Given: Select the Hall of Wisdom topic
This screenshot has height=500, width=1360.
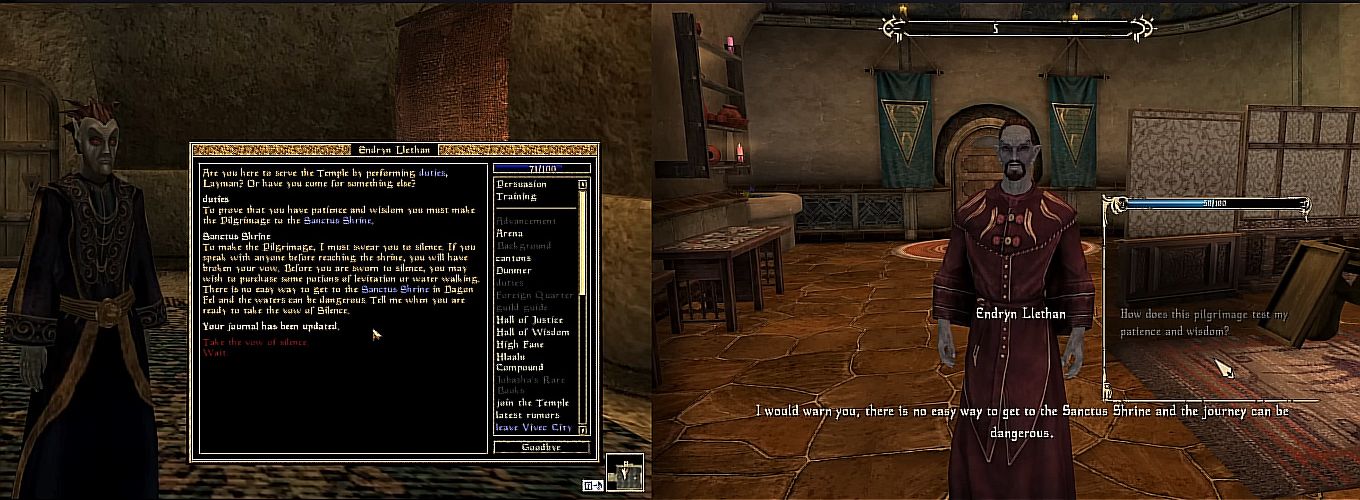Looking at the screenshot, I should pos(532,332).
